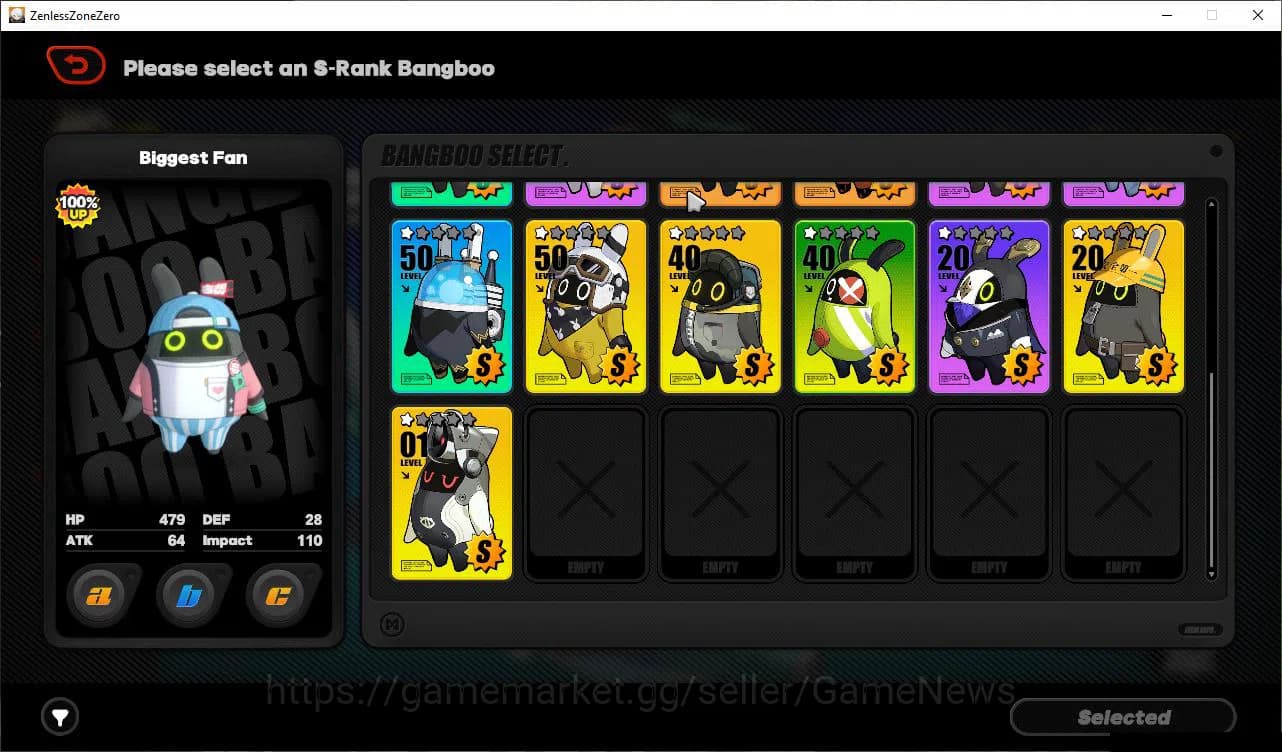Click the circular M icon below the grid
Screen dimensions: 1282x752
click(394, 624)
